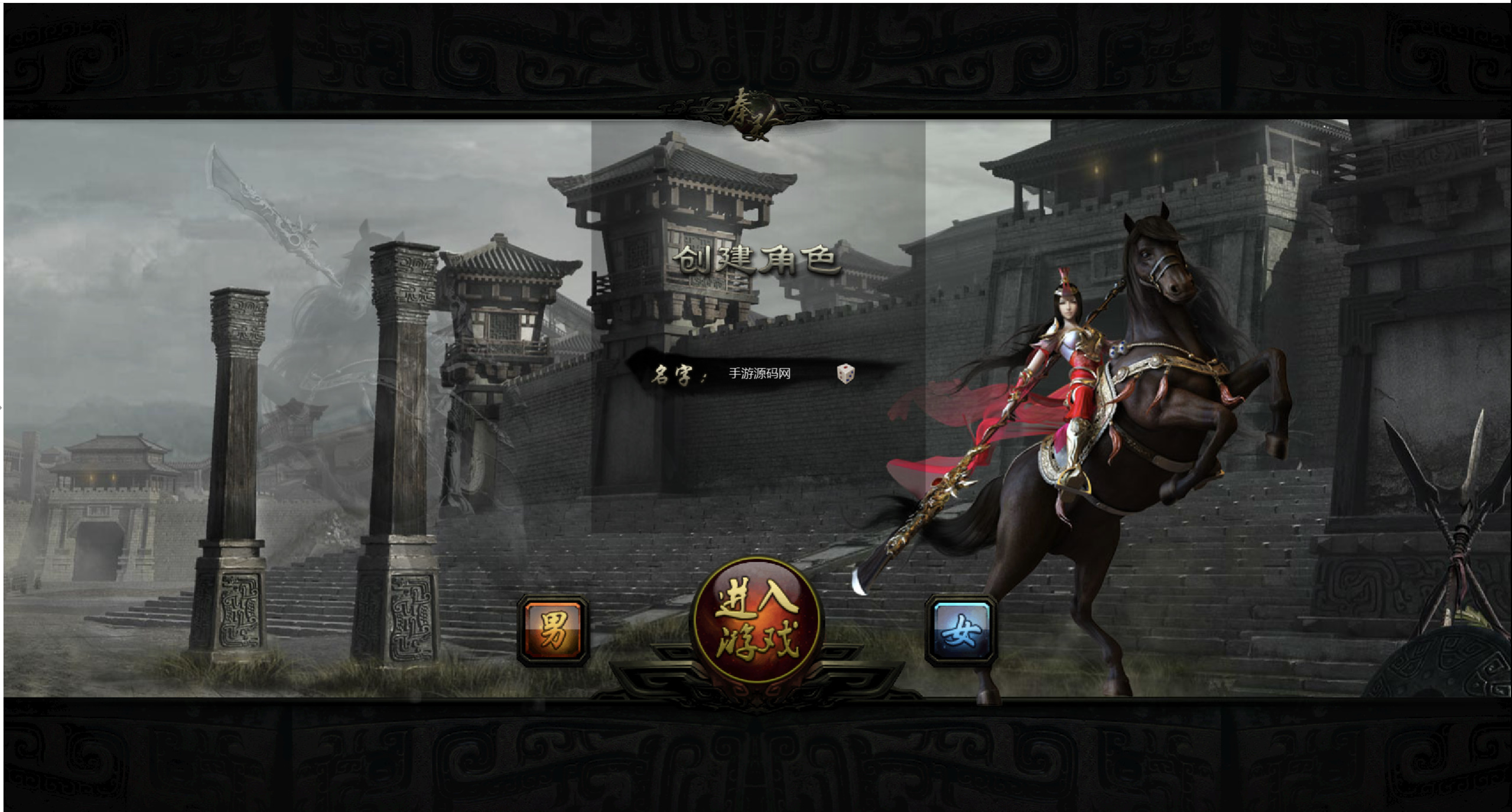Roll the dice for a random name

pyautogui.click(x=846, y=373)
